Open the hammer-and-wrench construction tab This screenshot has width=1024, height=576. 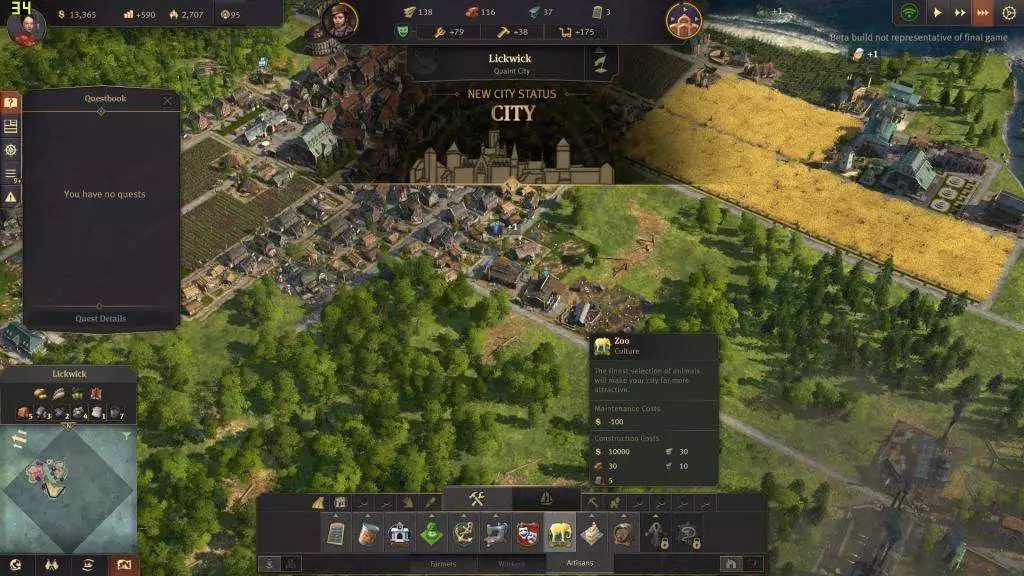(477, 499)
